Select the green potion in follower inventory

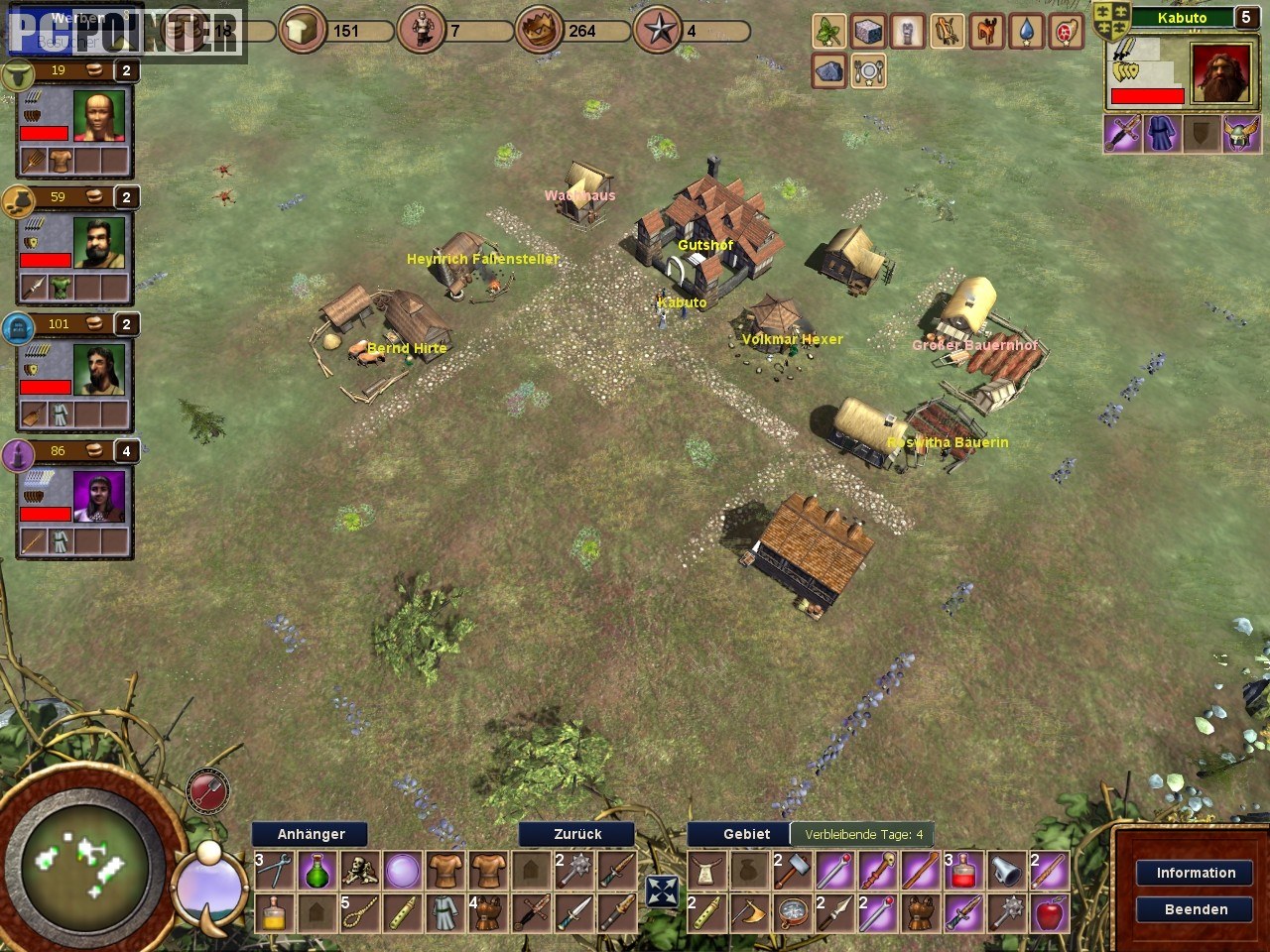[x=317, y=871]
